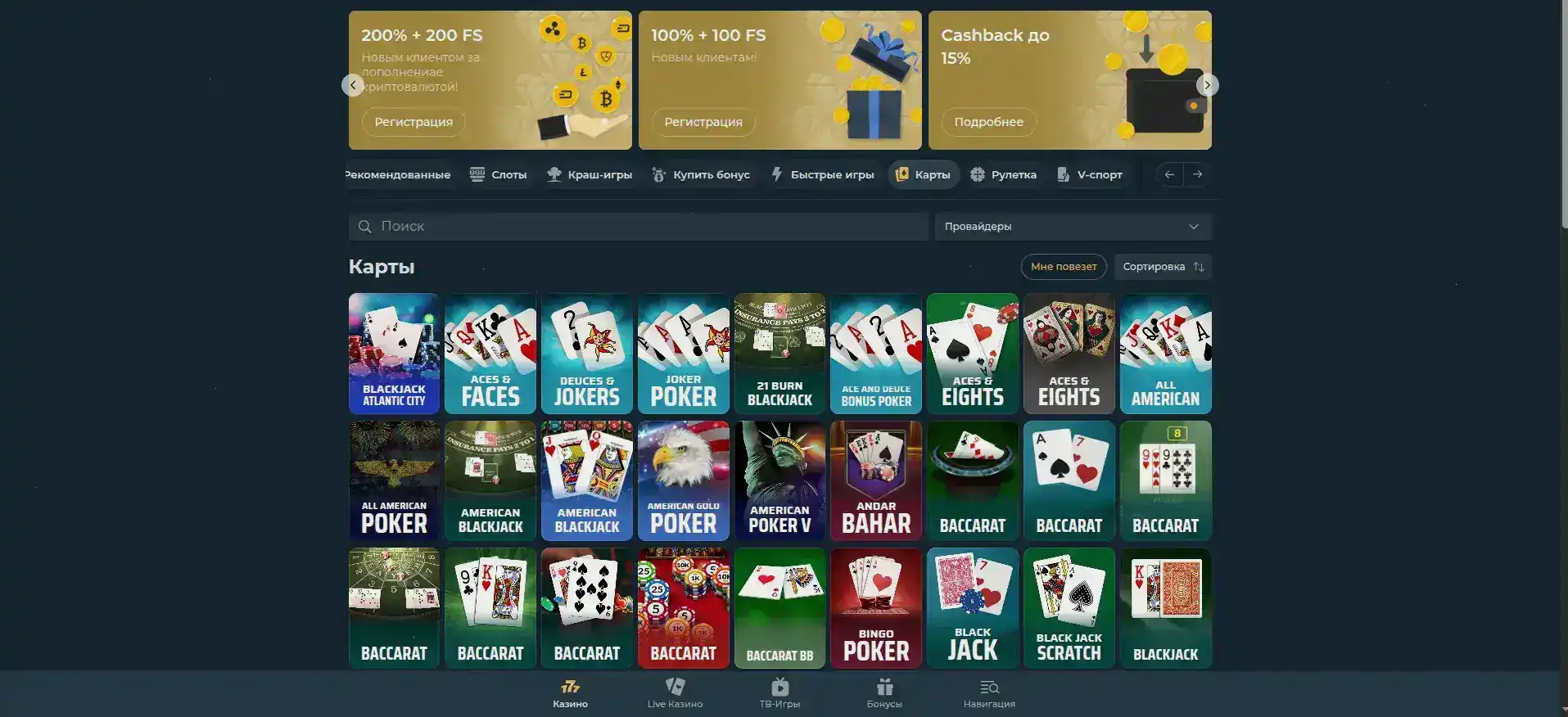Open the Andar Bahar game thumbnail
This screenshot has height=717, width=1568.
coord(875,480)
